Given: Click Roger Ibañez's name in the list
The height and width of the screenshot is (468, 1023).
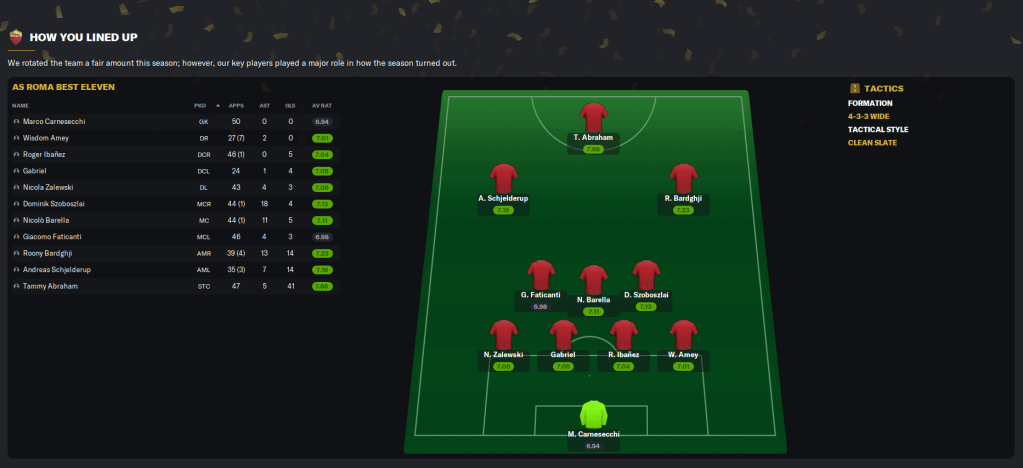Looking at the screenshot, I should point(47,154).
